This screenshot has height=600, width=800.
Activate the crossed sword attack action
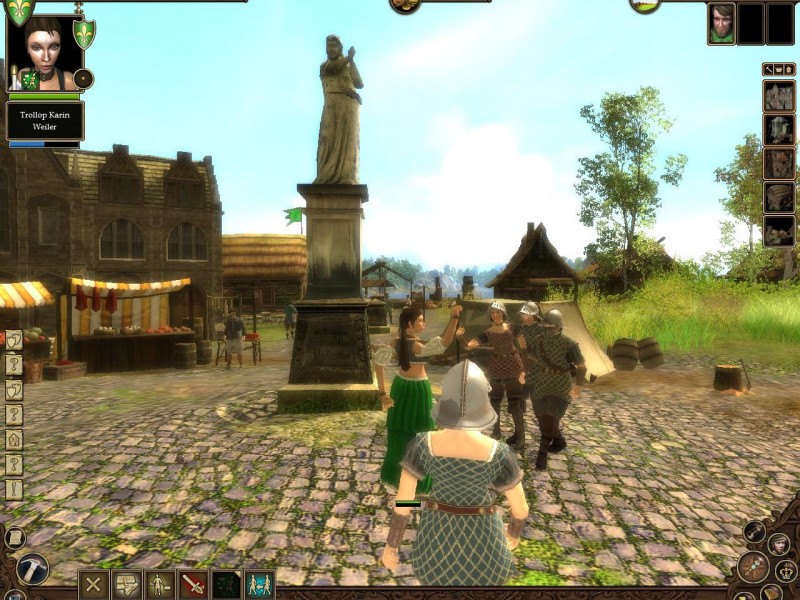[x=192, y=584]
